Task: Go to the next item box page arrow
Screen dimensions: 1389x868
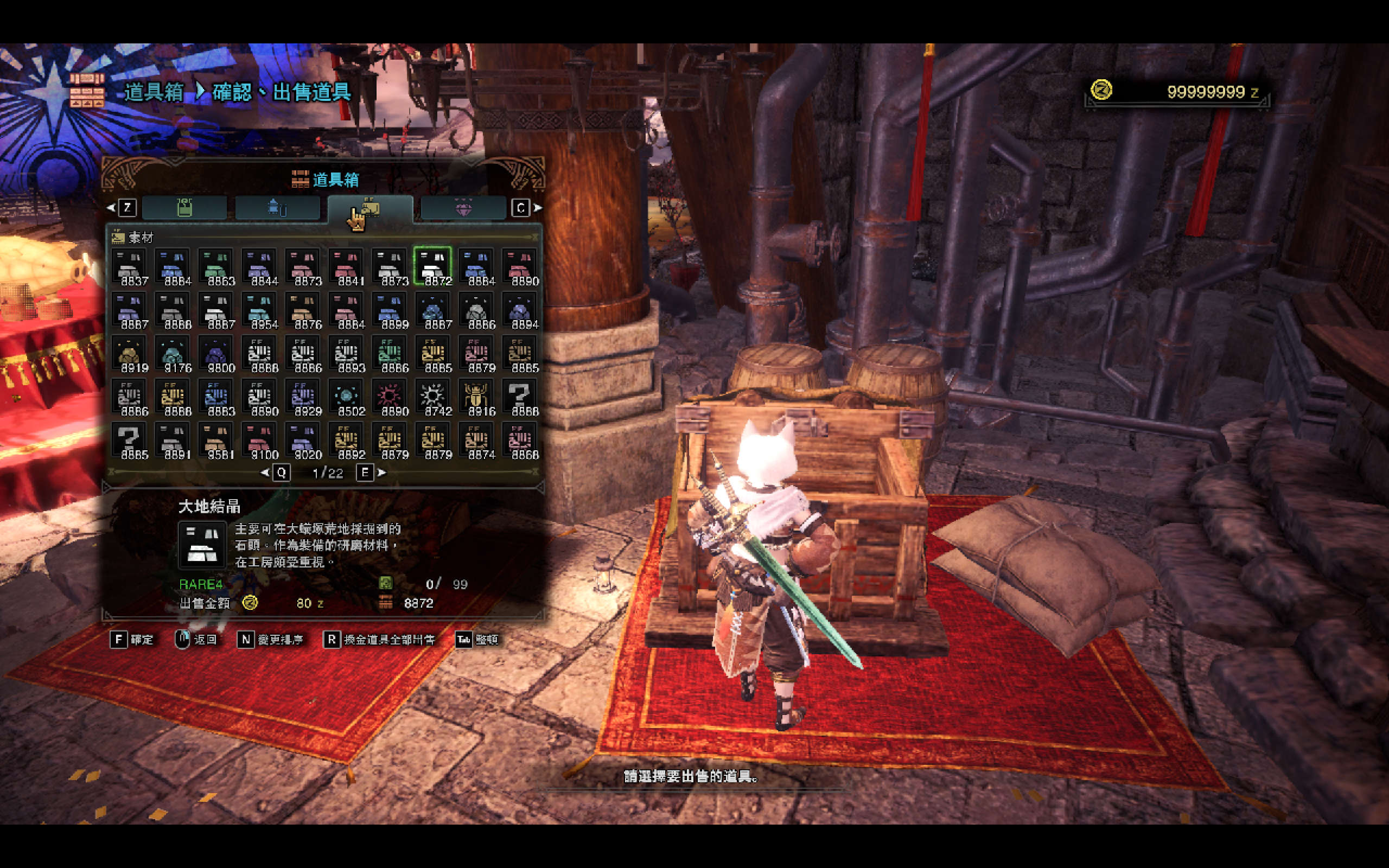Action: coord(381,473)
